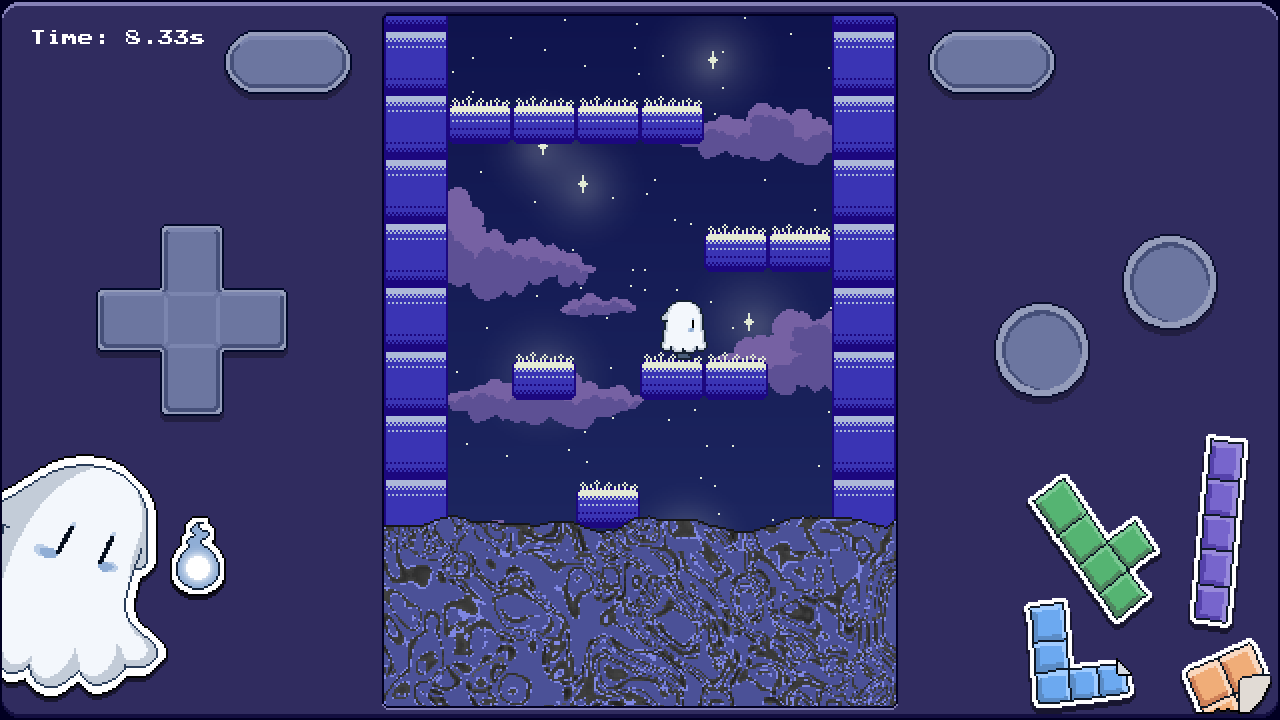Viewport: 1280px width, 720px height.
Task: Click the center of the D-pad
Action: coord(192,318)
